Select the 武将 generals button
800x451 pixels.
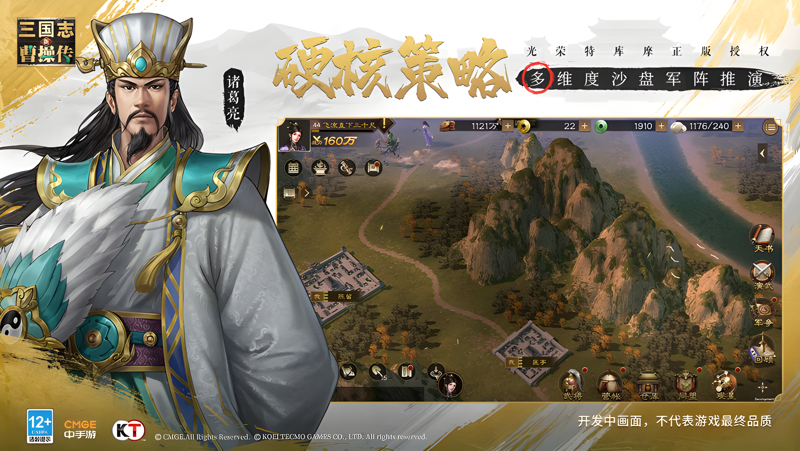tap(571, 383)
